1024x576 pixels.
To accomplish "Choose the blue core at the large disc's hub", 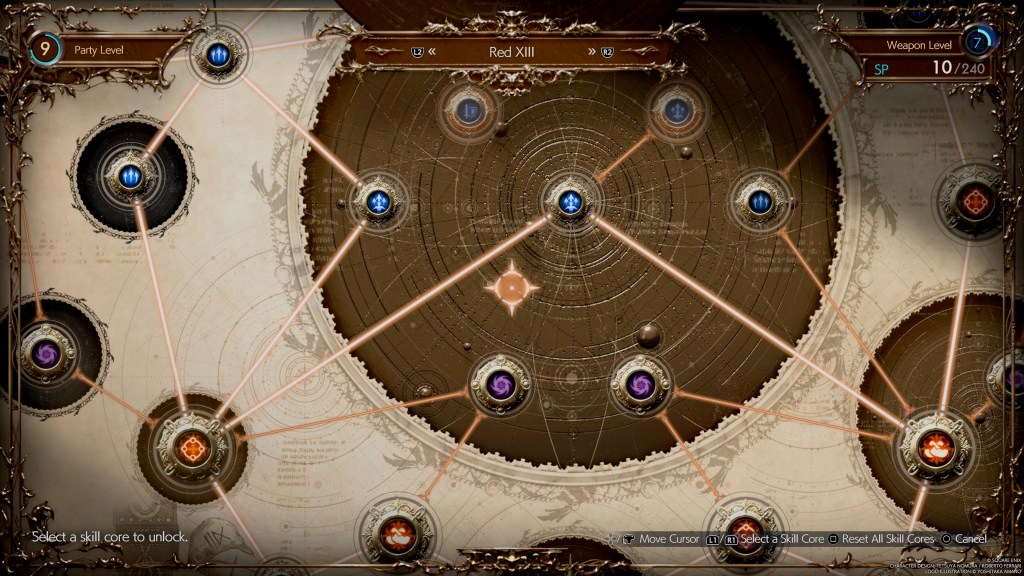I will point(570,199).
